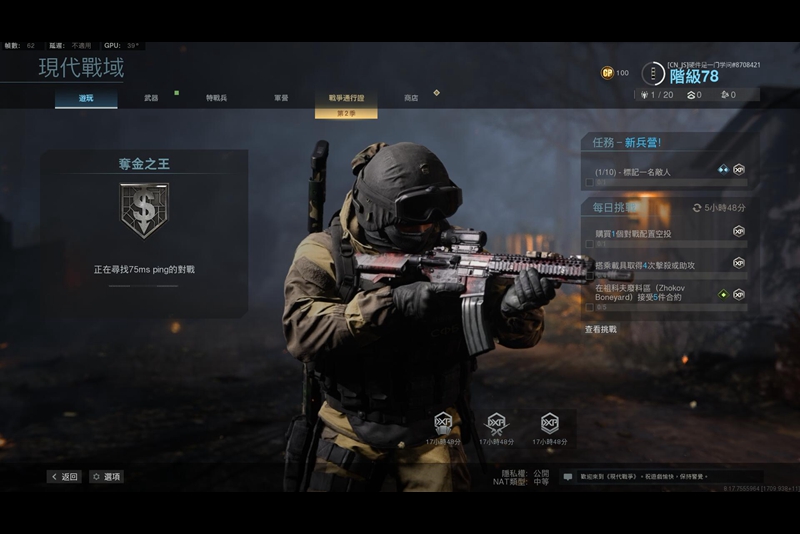This screenshot has width=800, height=534.
Task: Open the 選項 (Options) menu
Action: click(107, 477)
